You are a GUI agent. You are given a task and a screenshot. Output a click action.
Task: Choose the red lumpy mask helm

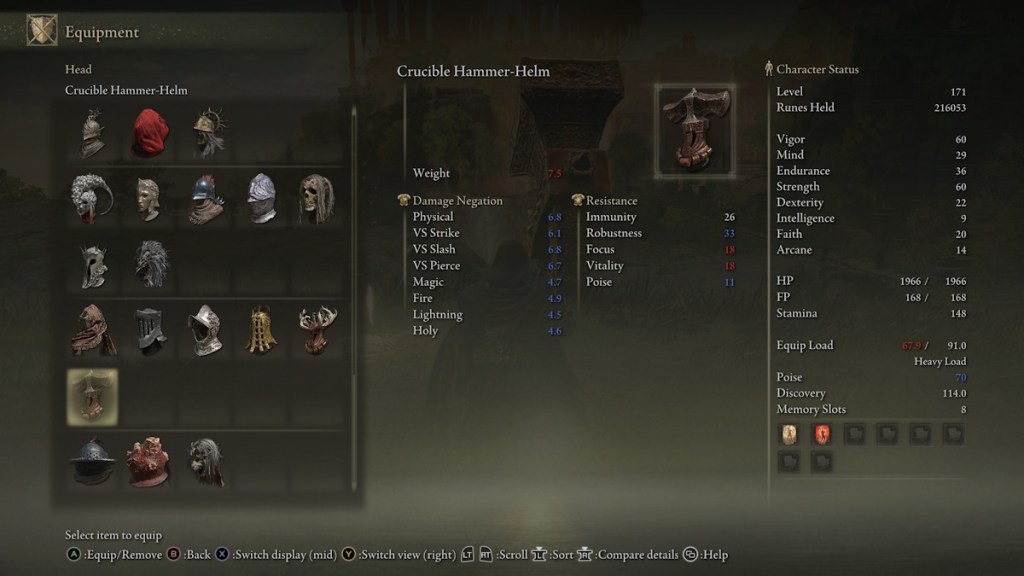[x=149, y=461]
